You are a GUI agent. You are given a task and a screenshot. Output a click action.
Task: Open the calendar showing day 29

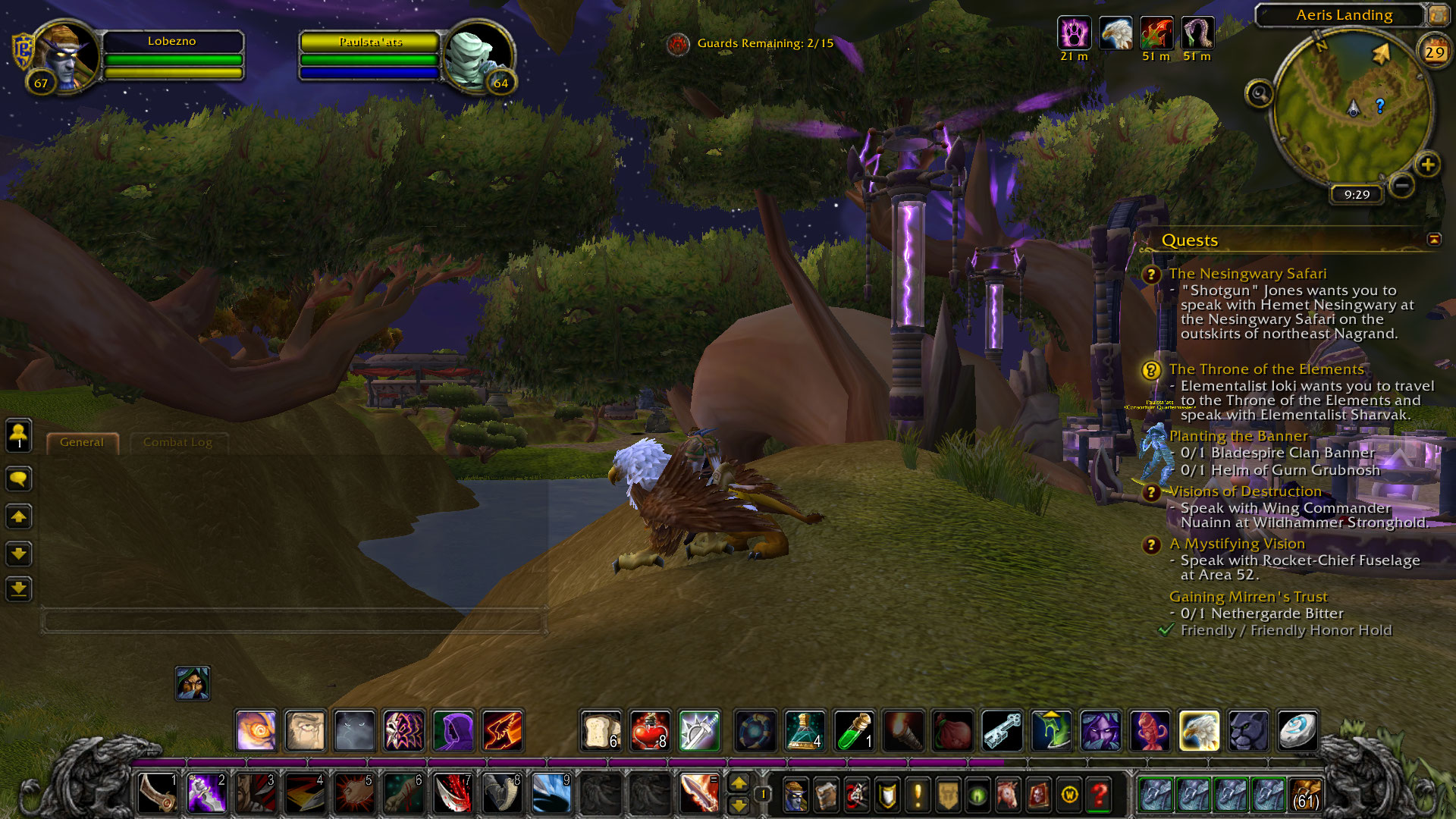(x=1434, y=52)
